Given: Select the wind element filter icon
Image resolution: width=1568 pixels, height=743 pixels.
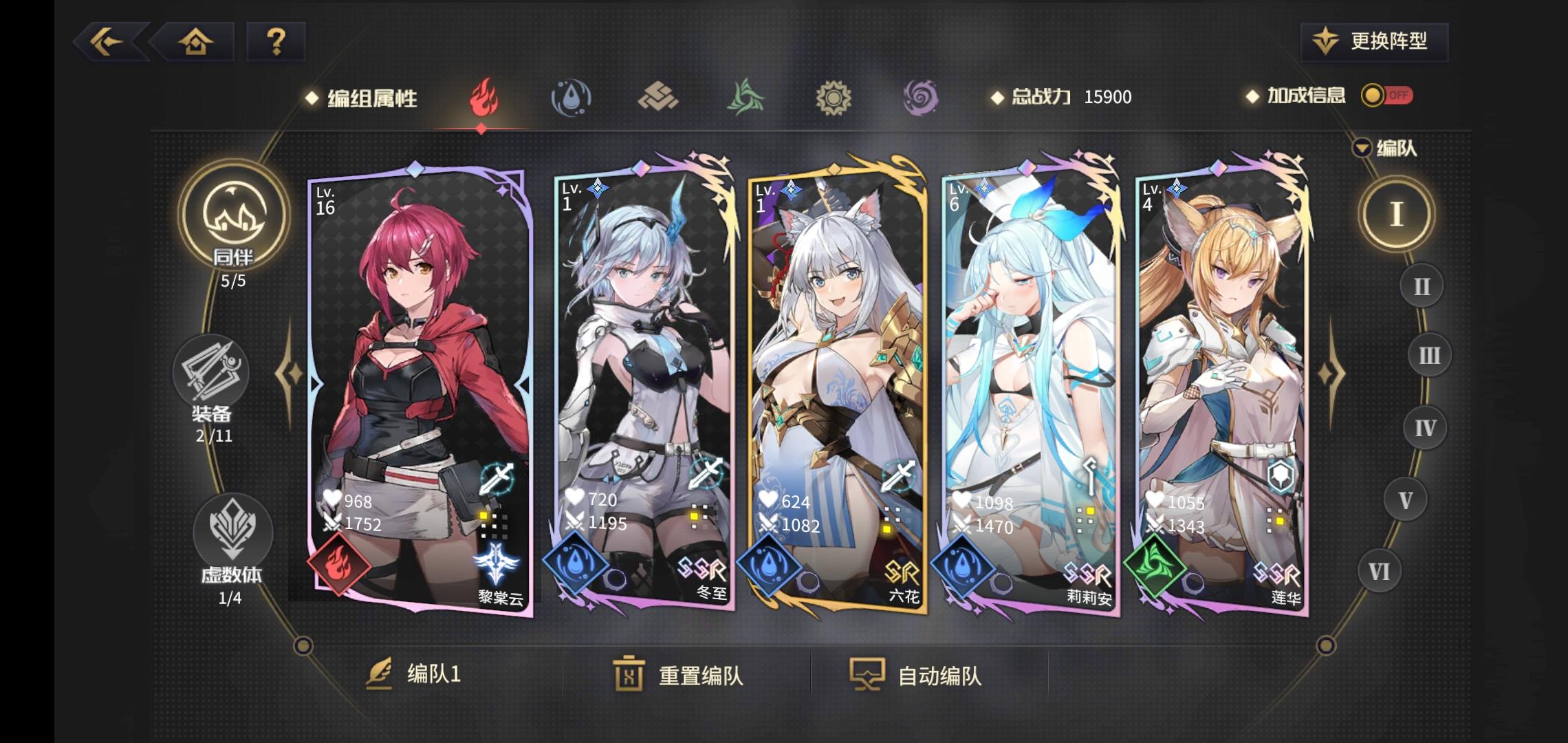Looking at the screenshot, I should click(746, 98).
